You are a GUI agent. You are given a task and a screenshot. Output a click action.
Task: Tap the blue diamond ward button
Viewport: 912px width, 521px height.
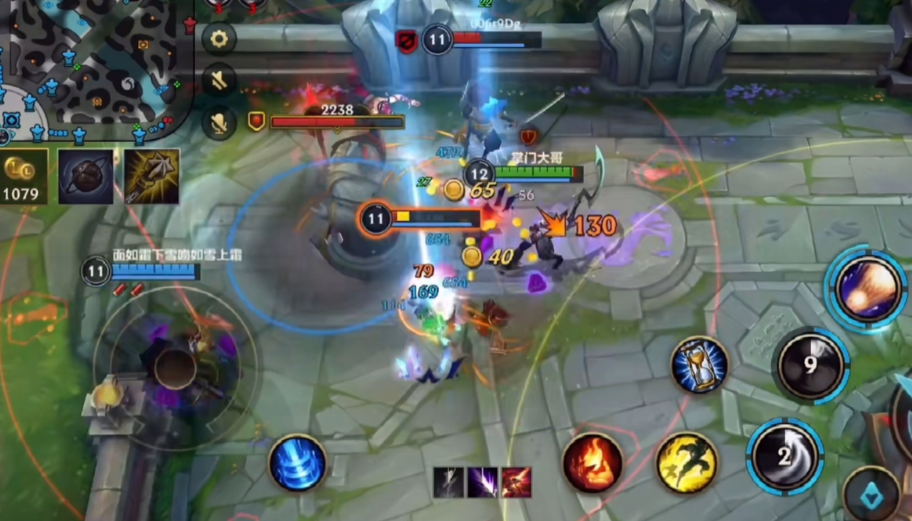pyautogui.click(x=870, y=495)
